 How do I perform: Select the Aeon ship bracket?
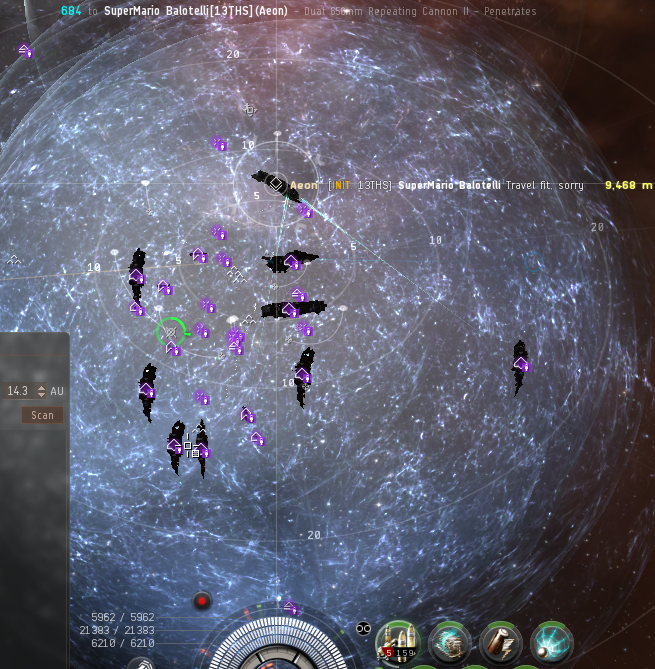(276, 184)
